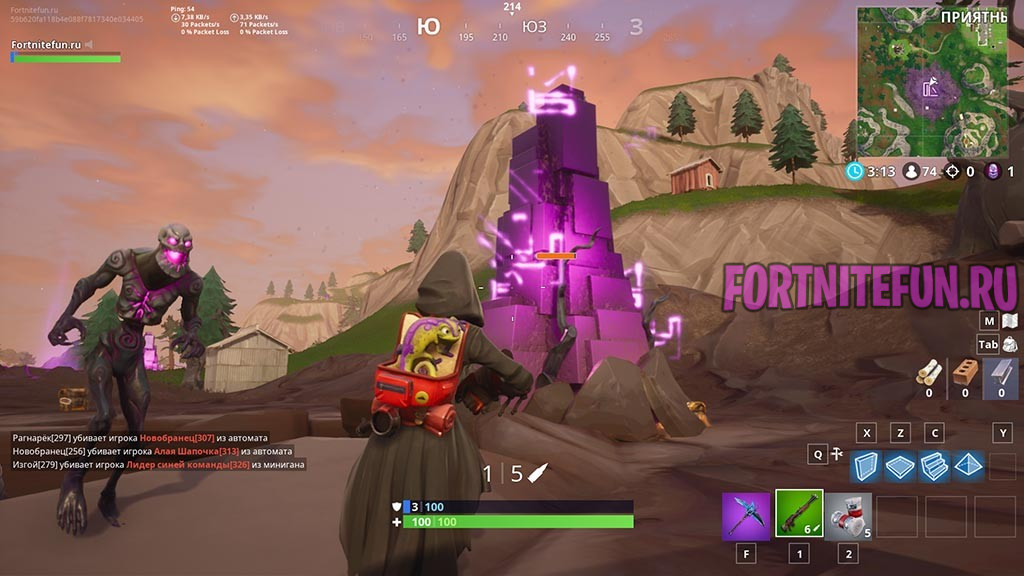This screenshot has width=1024, height=576.
Task: Select brick as building material
Action: (965, 372)
